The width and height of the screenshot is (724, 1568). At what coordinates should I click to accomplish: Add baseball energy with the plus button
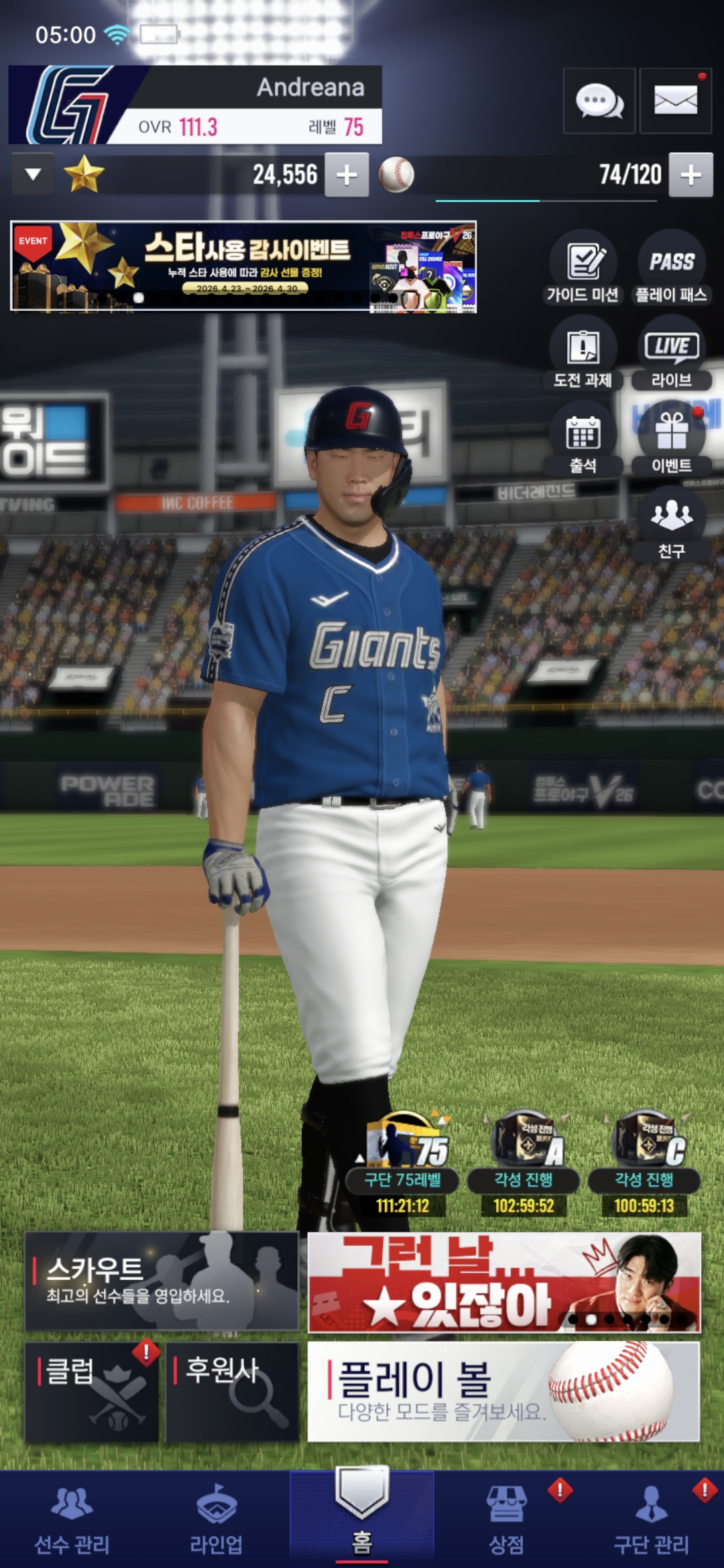(690, 175)
